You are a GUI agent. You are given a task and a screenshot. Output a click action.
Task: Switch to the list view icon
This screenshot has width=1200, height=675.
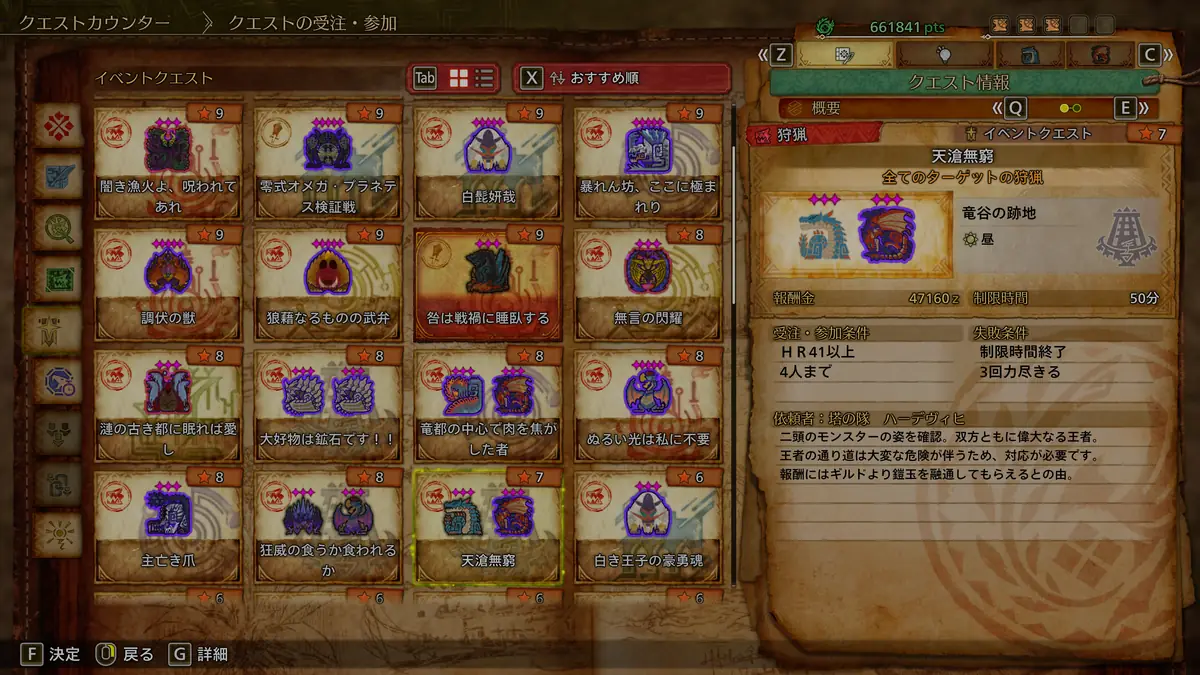484,78
